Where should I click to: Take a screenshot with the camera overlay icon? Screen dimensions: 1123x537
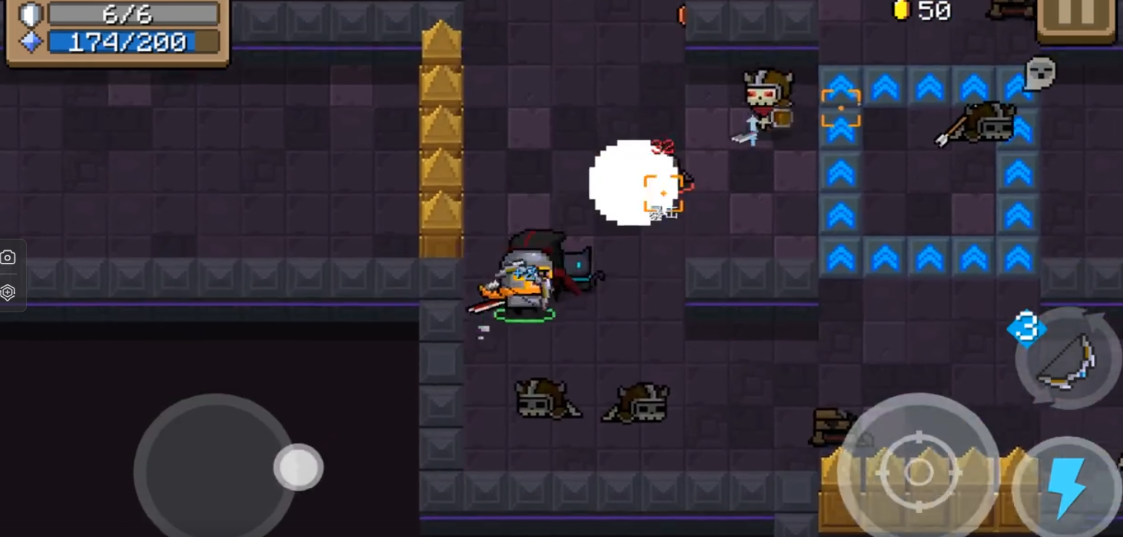pyautogui.click(x=9, y=258)
